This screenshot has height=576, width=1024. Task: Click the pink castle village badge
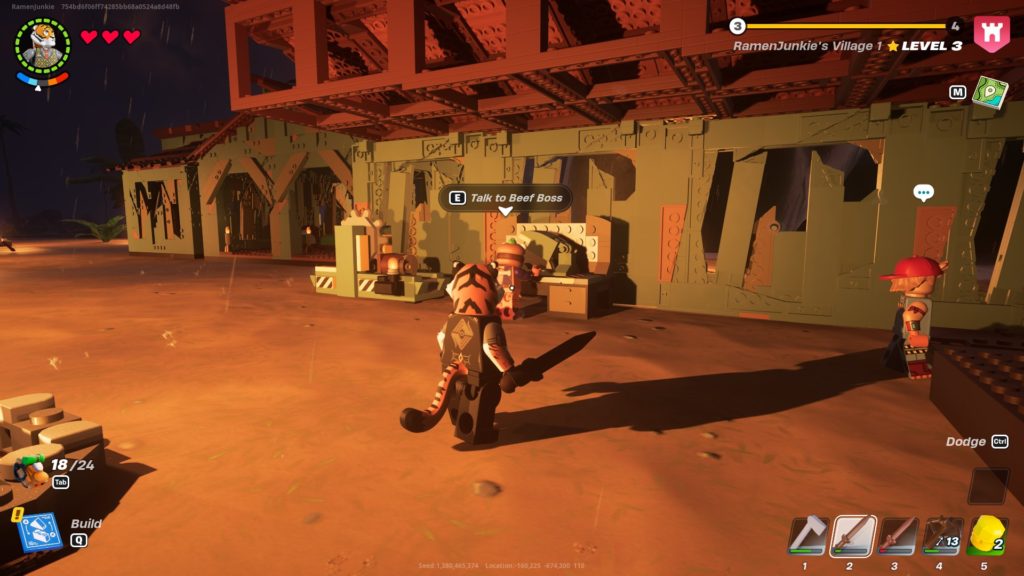[991, 33]
